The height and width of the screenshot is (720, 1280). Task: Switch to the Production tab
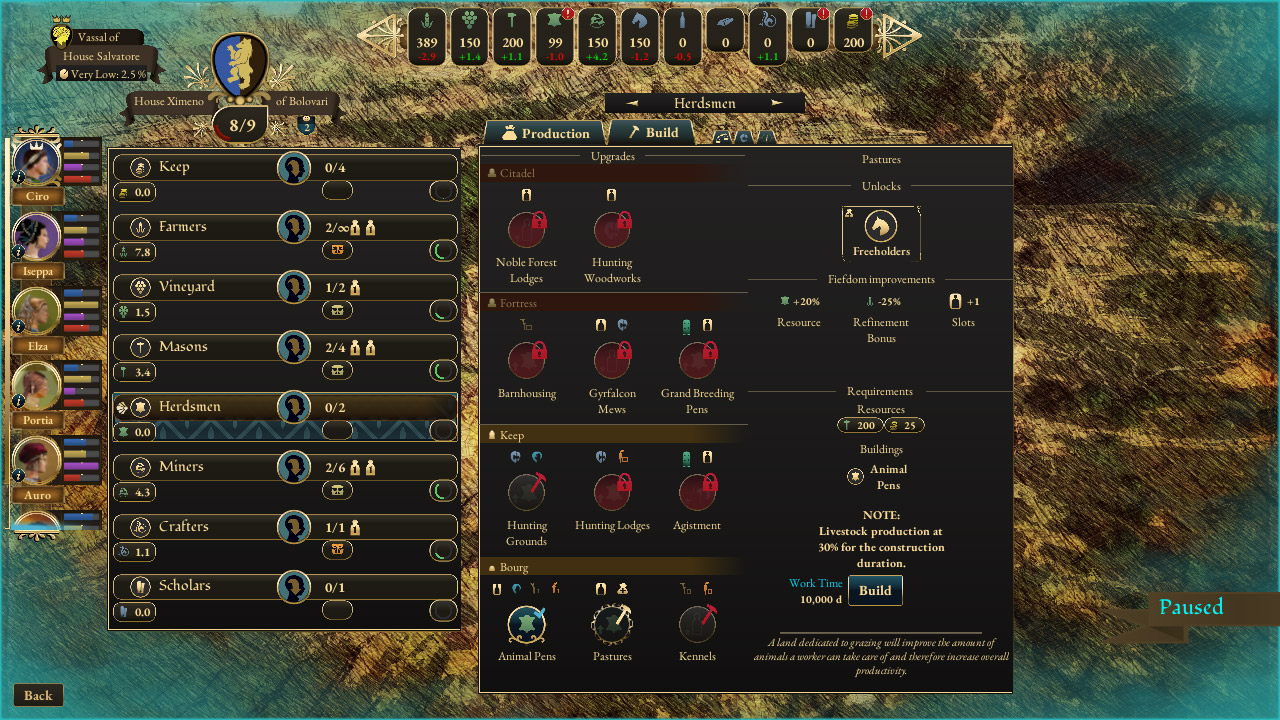click(546, 133)
